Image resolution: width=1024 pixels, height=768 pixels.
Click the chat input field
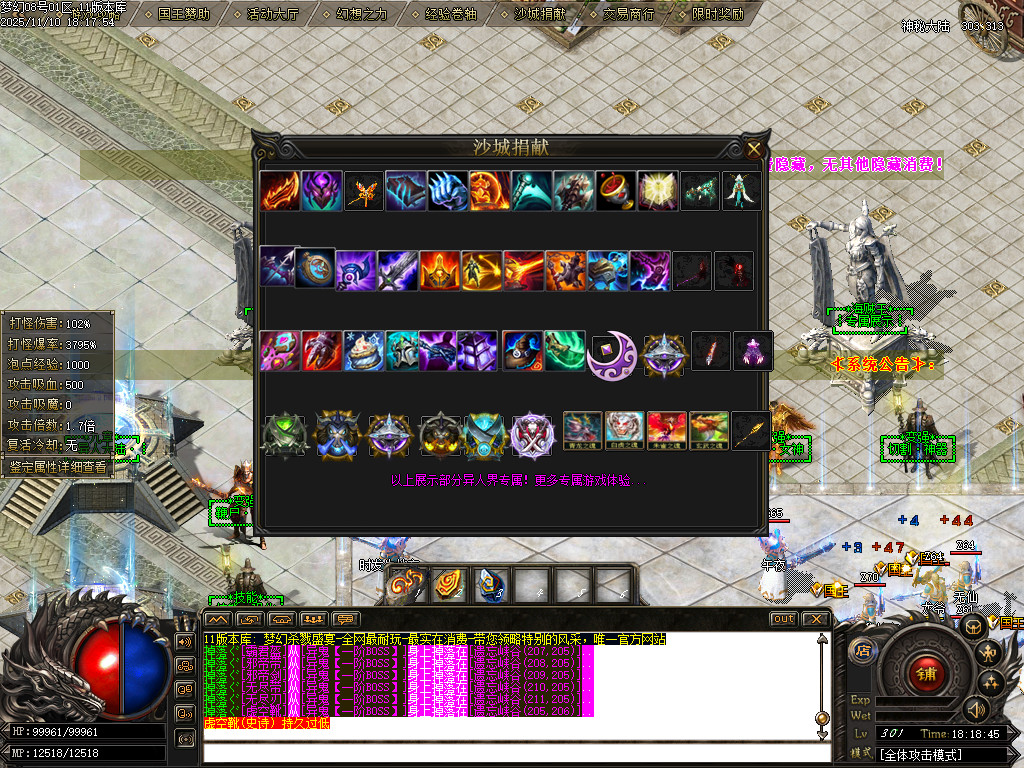pyautogui.click(x=510, y=751)
